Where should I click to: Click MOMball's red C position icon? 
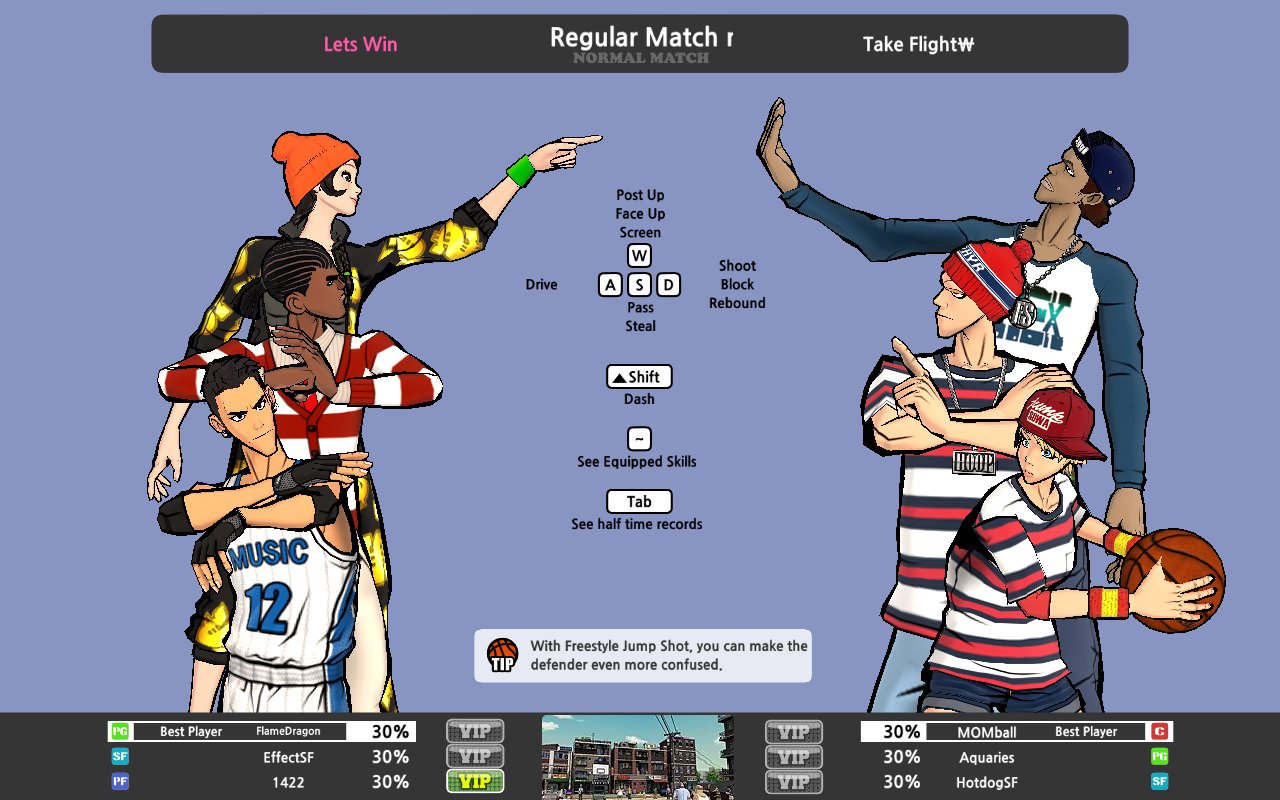[1158, 731]
